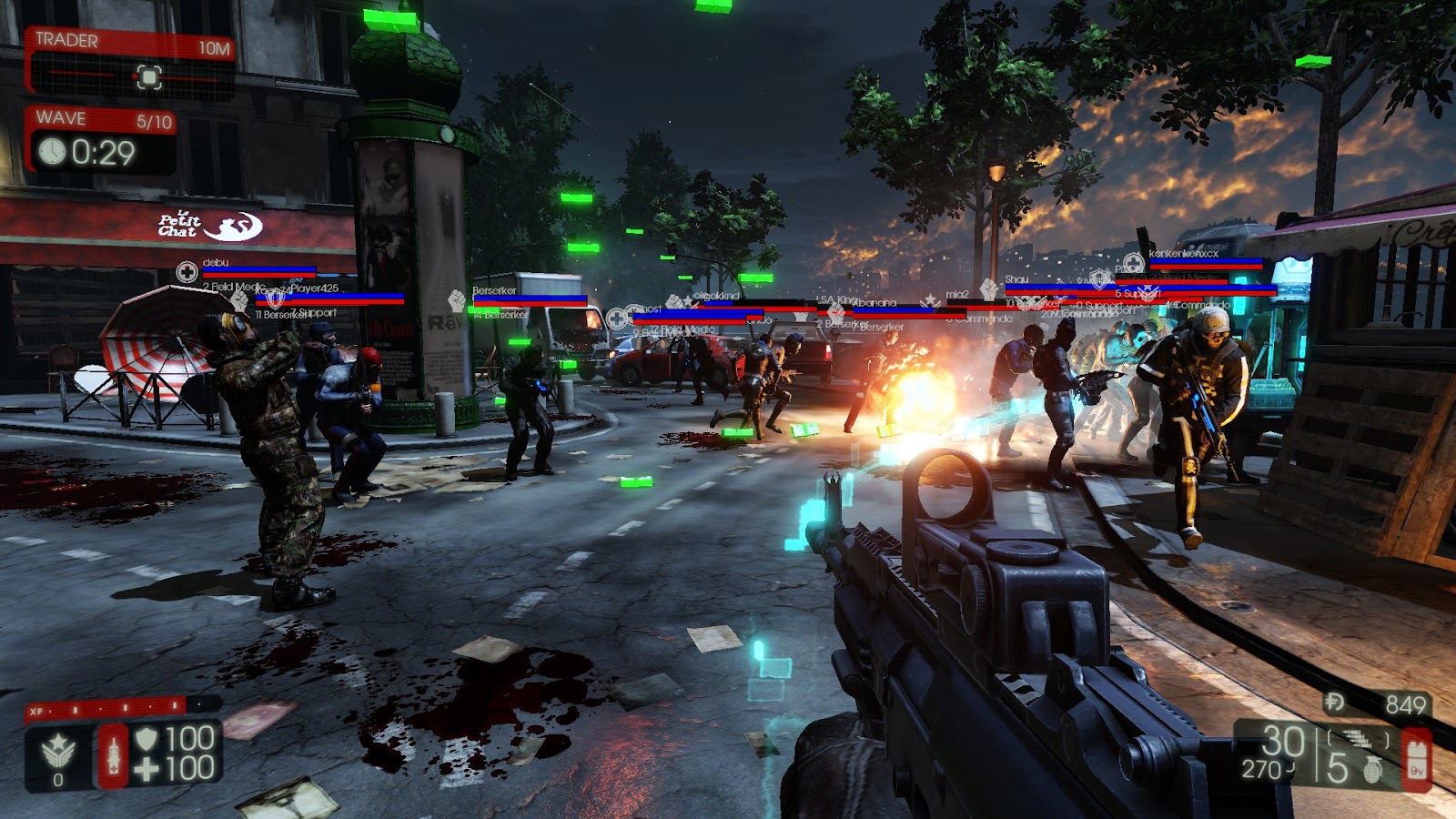This screenshot has height=819, width=1456.
Task: Click the perk level badge icon
Action: point(59,752)
